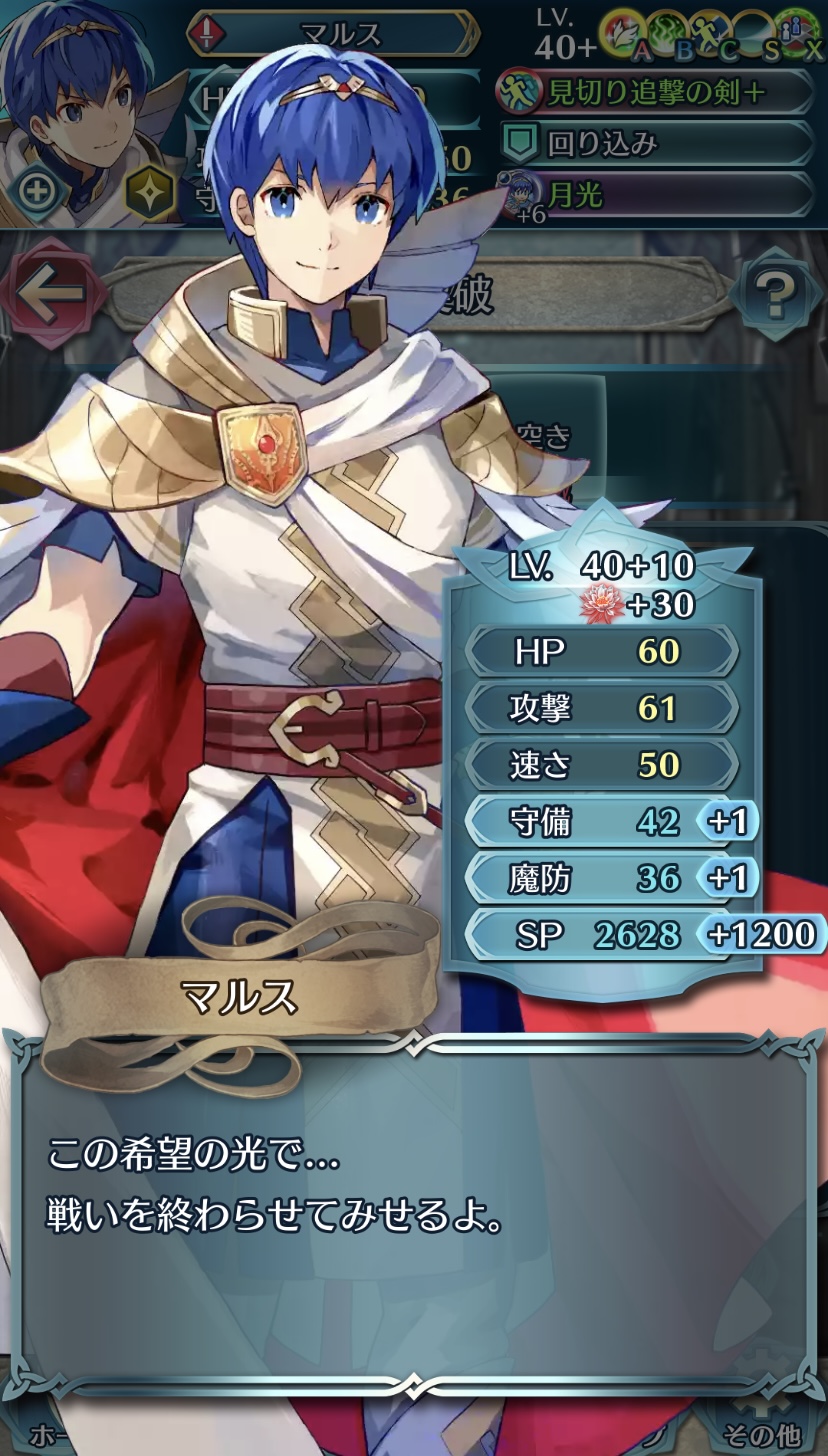Go back with the red arrow button
The width and height of the screenshot is (828, 1456).
[x=52, y=293]
